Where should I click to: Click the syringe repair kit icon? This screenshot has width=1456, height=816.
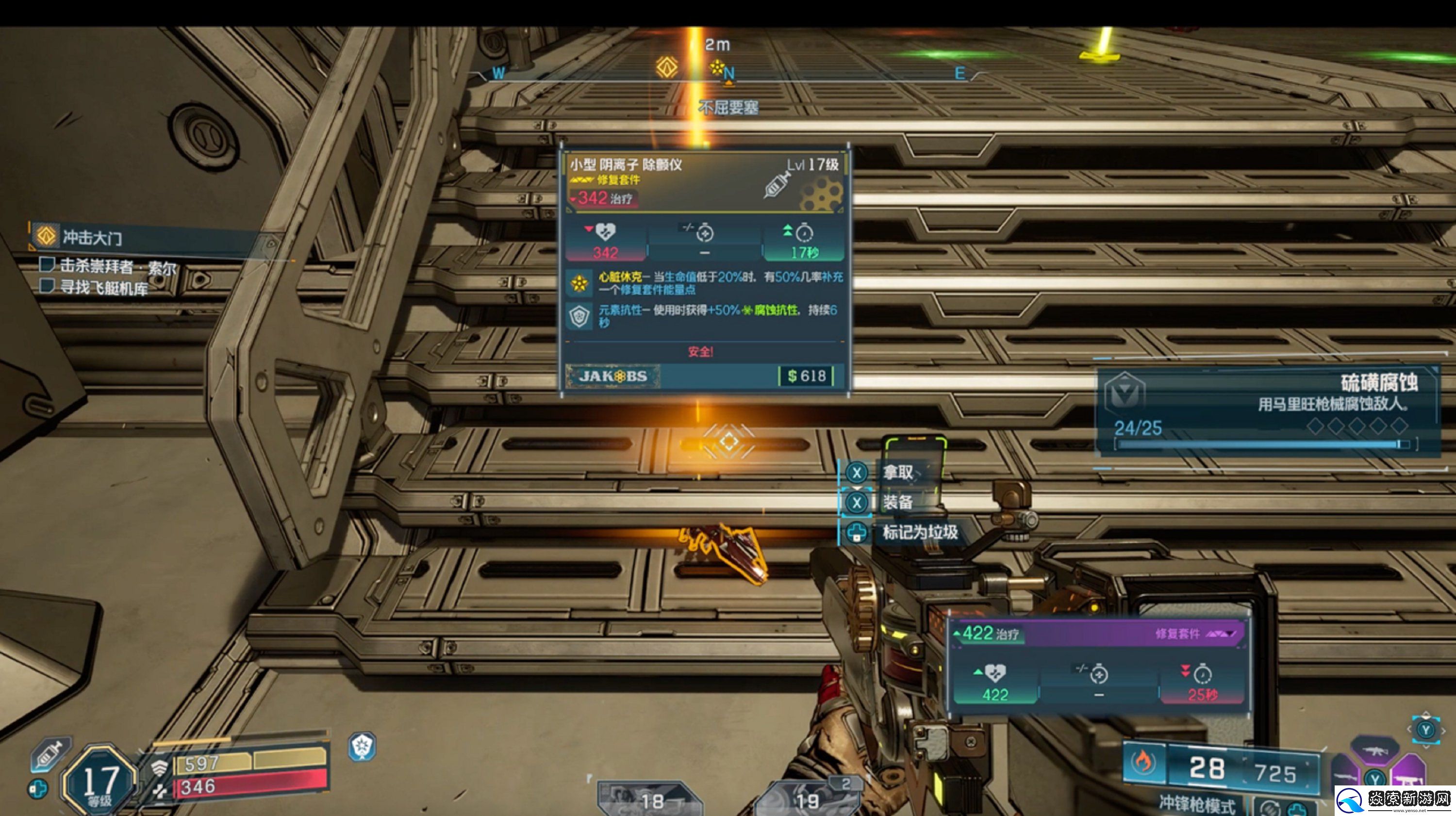[x=50, y=753]
